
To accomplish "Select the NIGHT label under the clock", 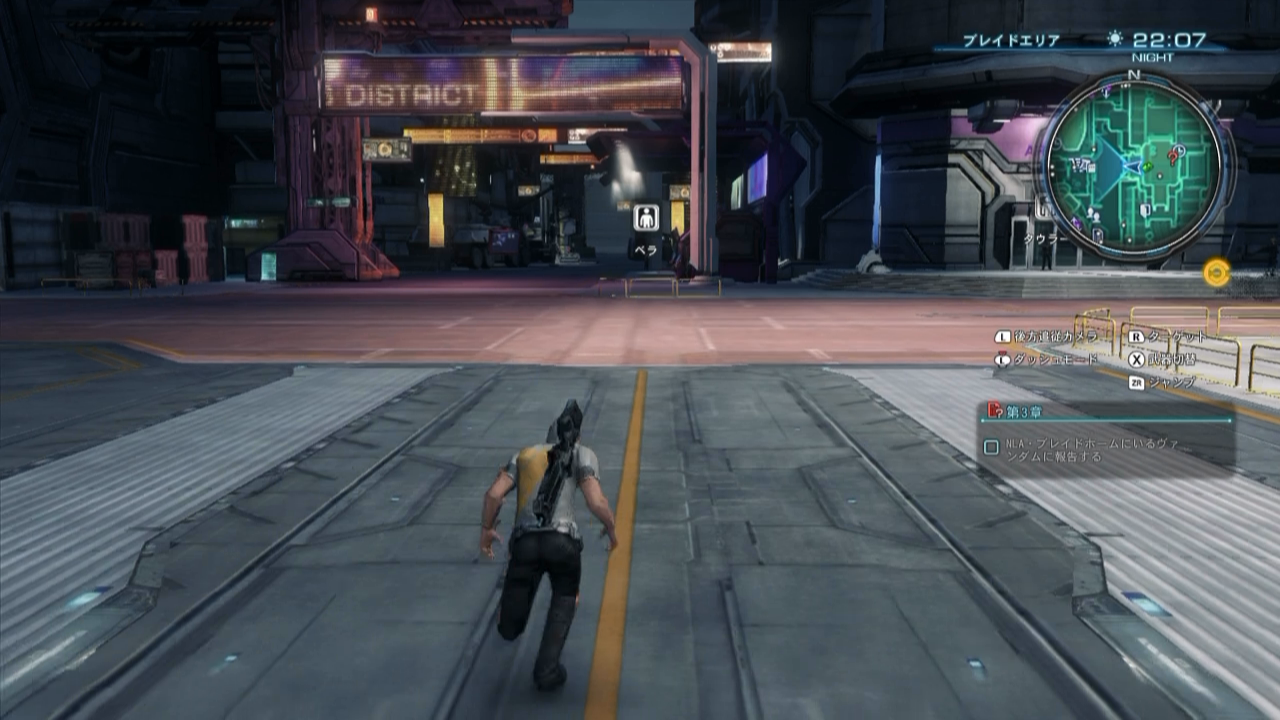I will (x=1155, y=57).
